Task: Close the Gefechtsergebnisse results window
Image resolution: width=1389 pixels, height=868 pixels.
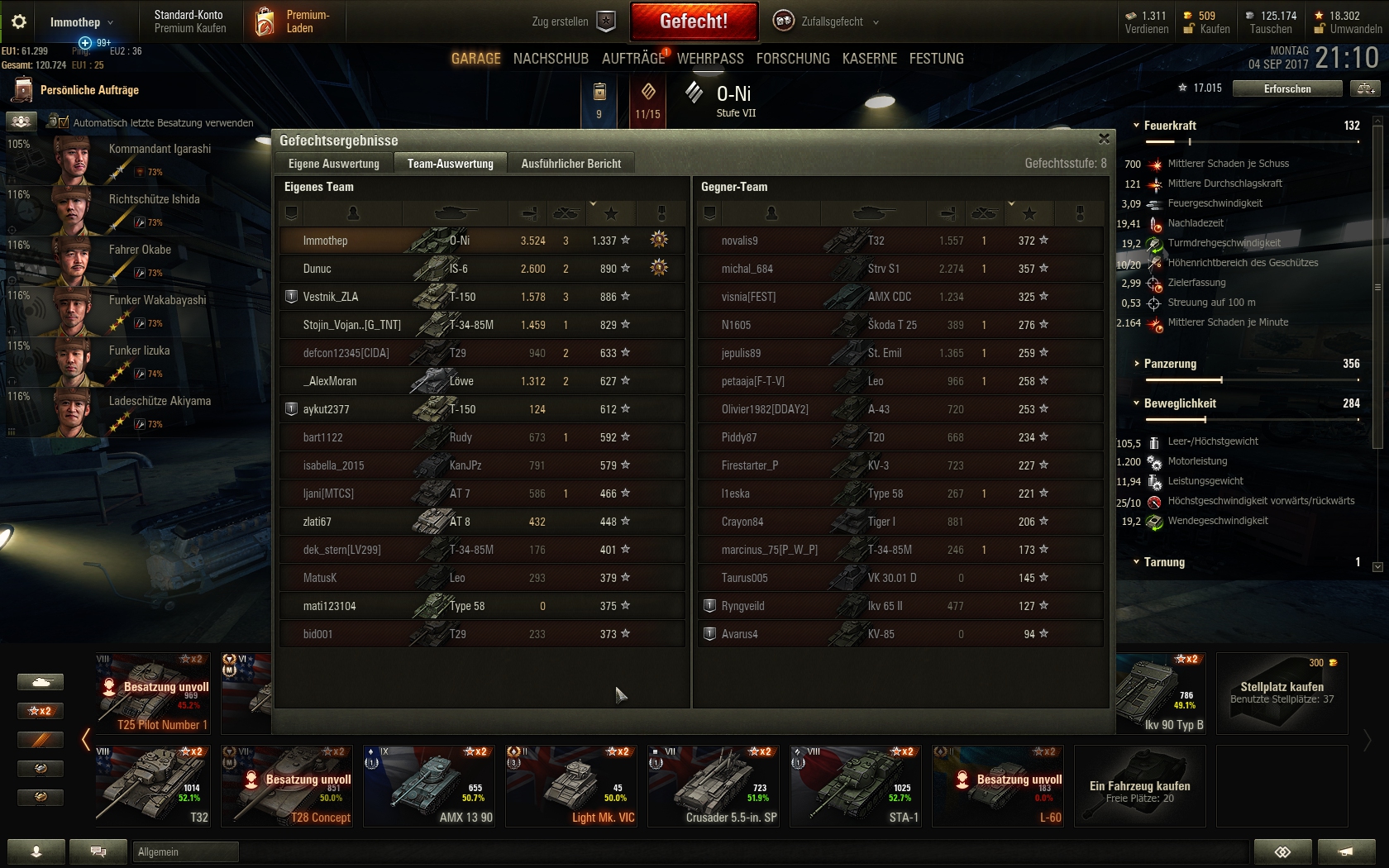Action: [x=1104, y=139]
